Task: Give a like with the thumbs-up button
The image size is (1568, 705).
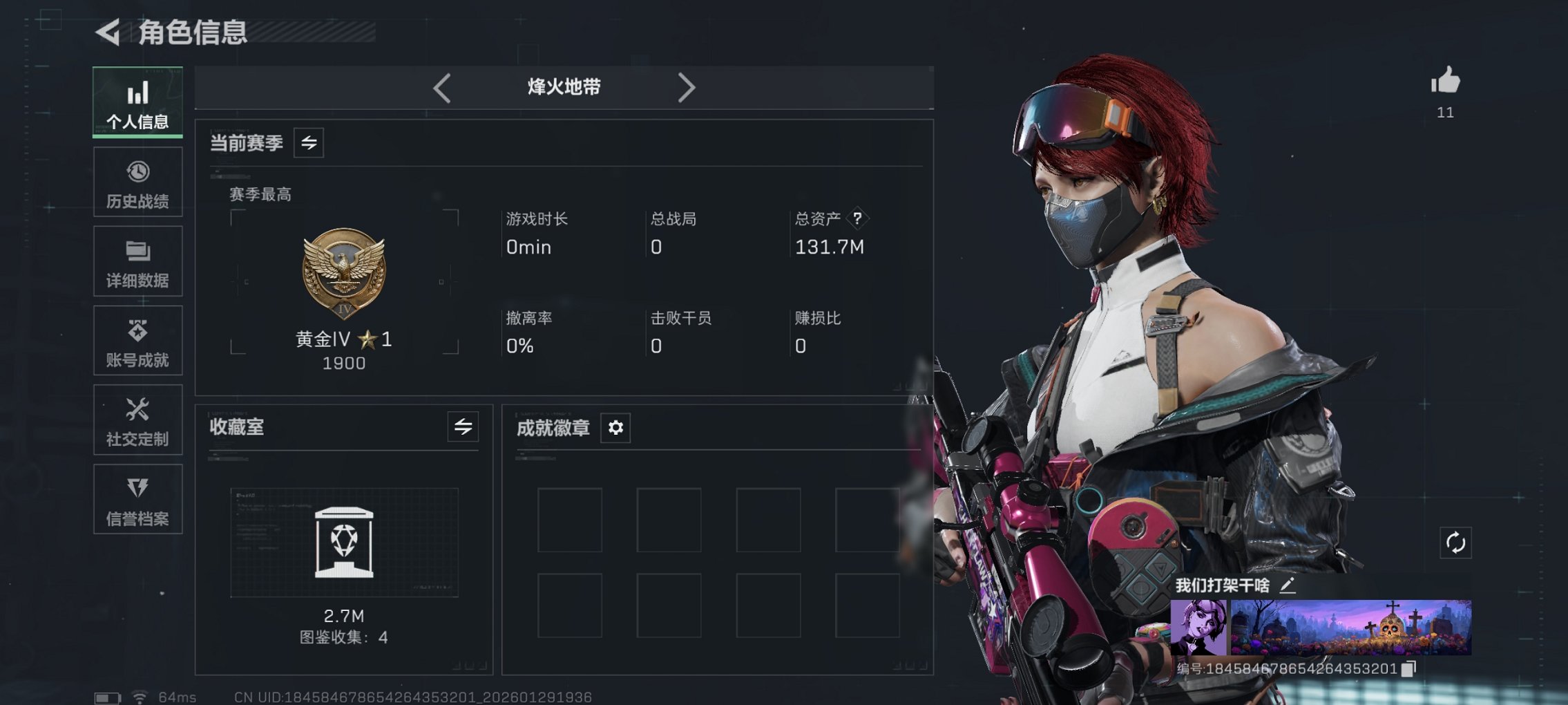Action: (1445, 83)
